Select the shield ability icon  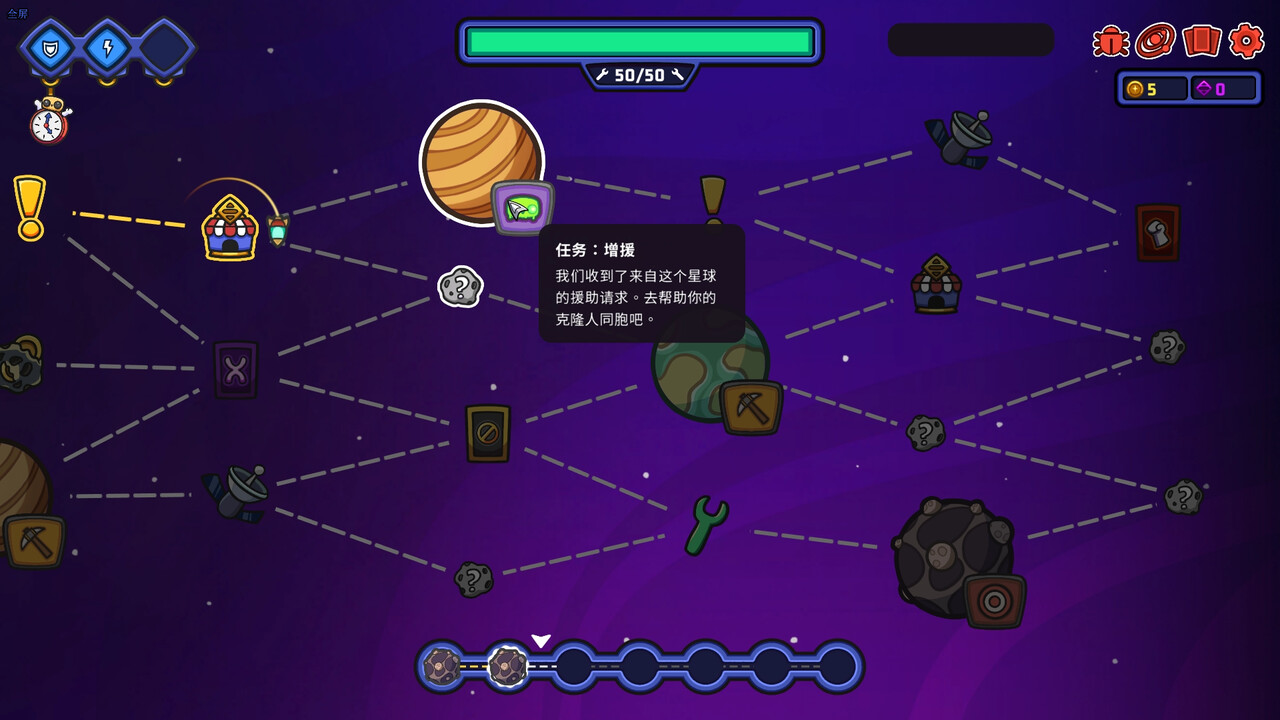point(50,47)
